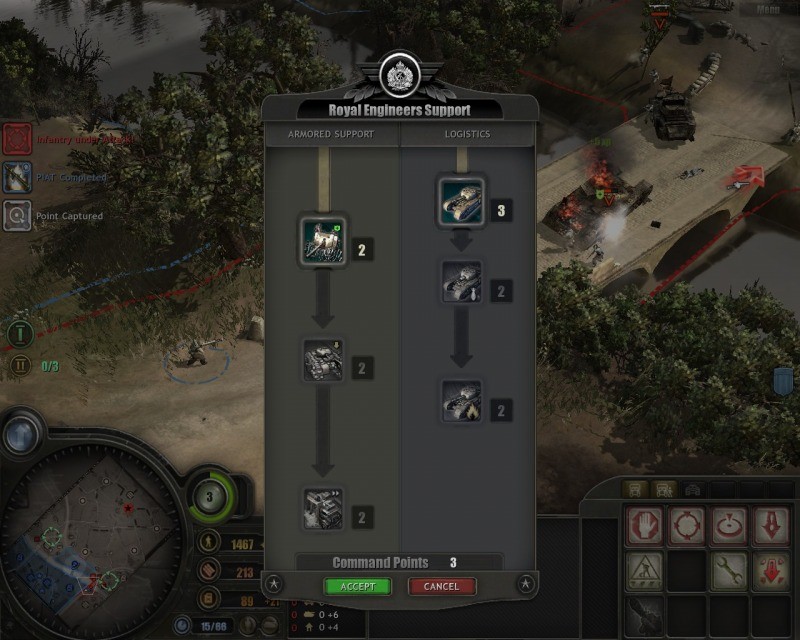Click the blue arrow button above minimap

coord(21,434)
